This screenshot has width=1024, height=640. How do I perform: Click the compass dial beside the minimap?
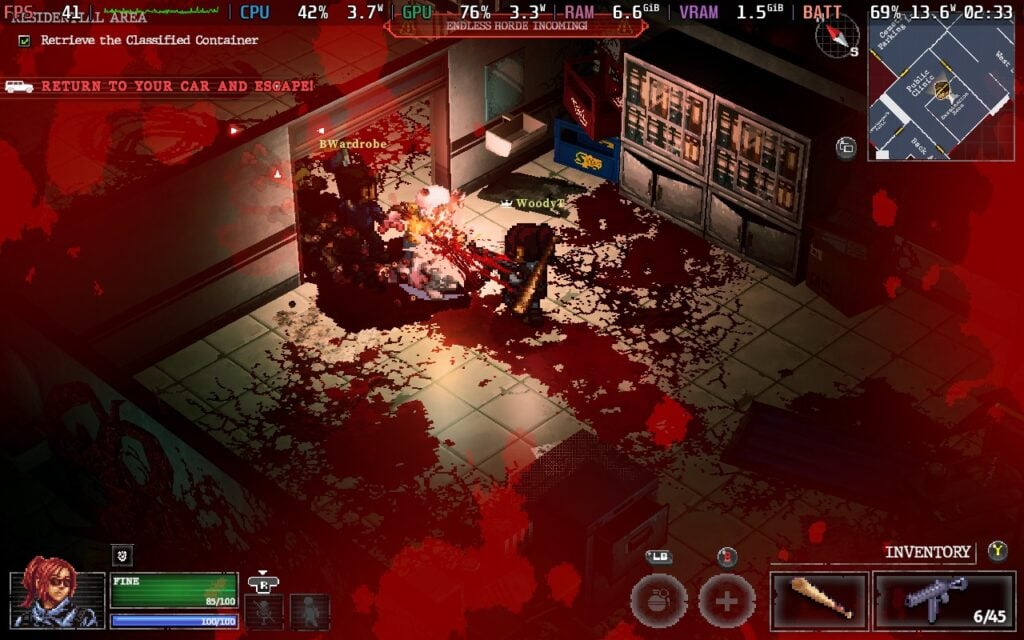pos(836,37)
